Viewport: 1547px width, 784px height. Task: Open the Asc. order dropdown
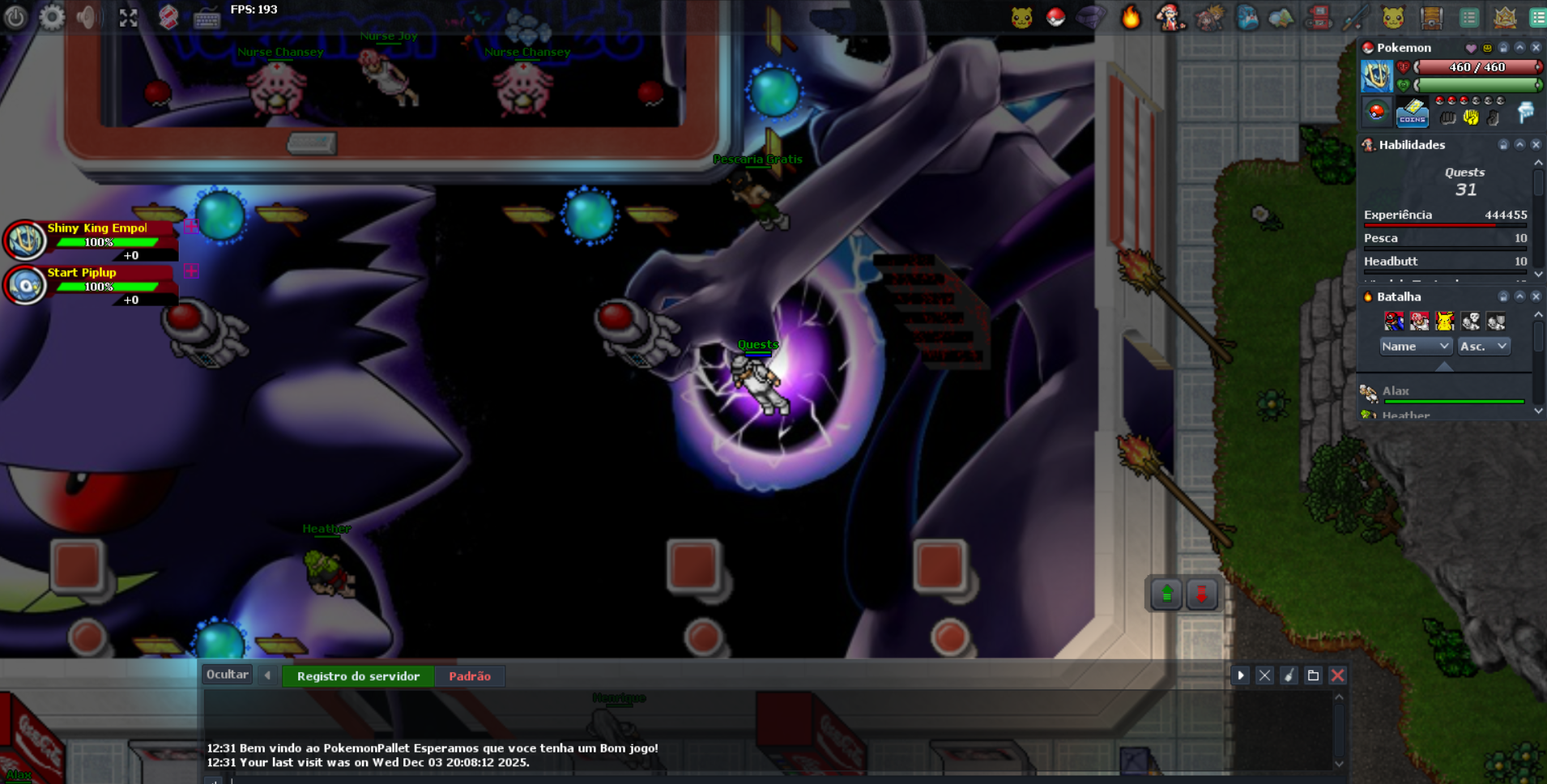click(x=1484, y=347)
